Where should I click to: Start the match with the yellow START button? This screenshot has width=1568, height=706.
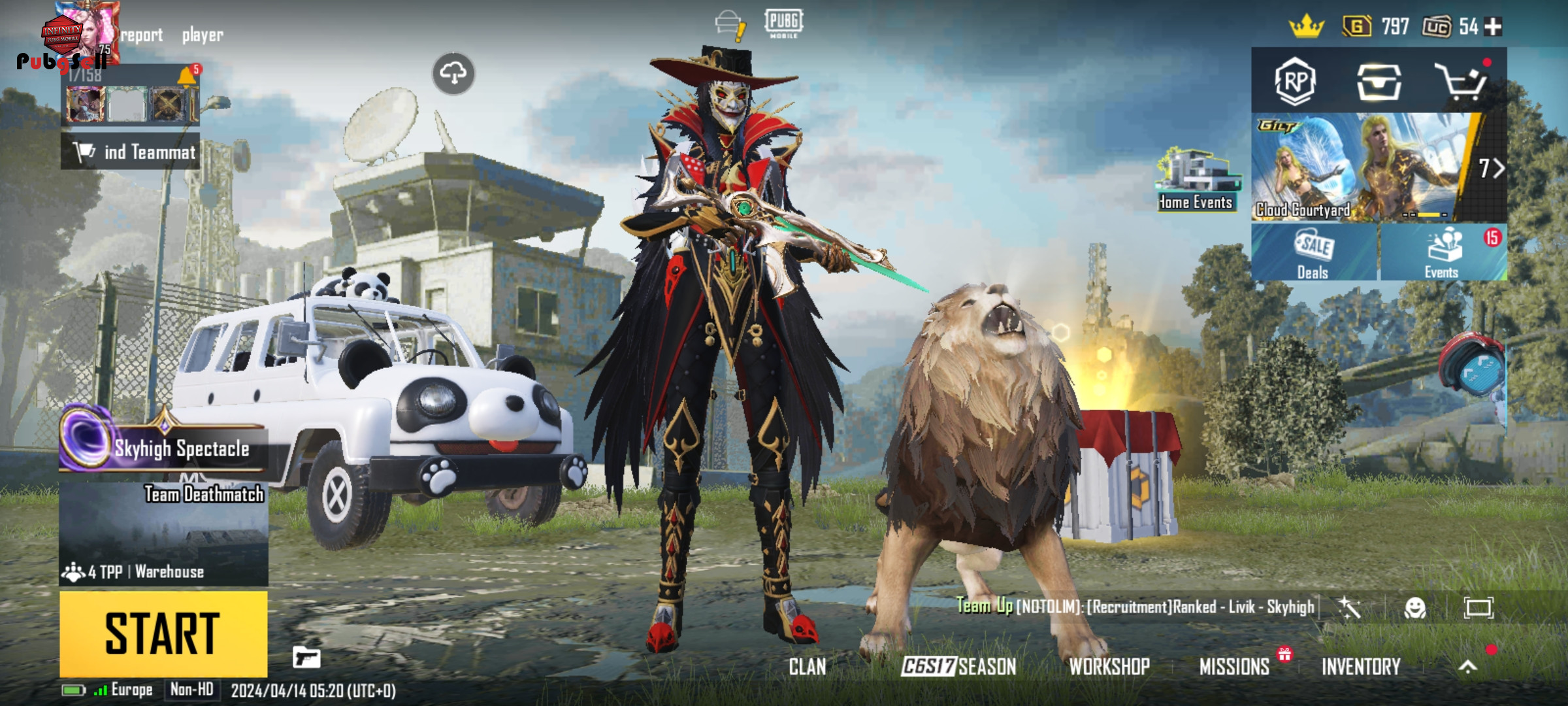click(x=163, y=633)
